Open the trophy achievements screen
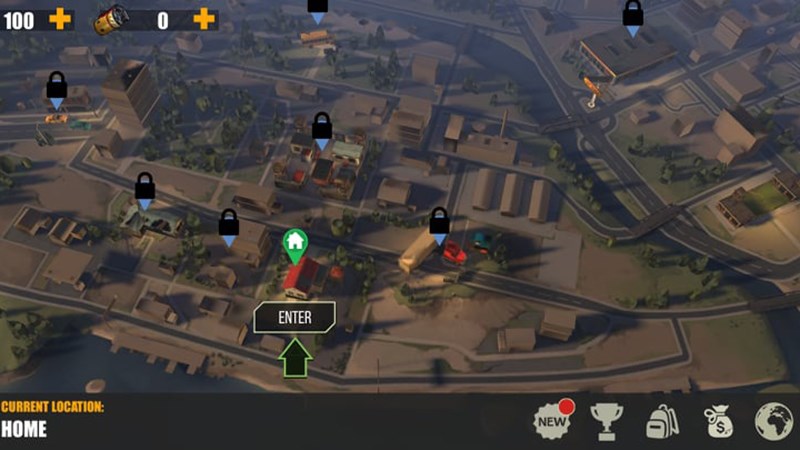This screenshot has width=800, height=450. pyautogui.click(x=607, y=421)
